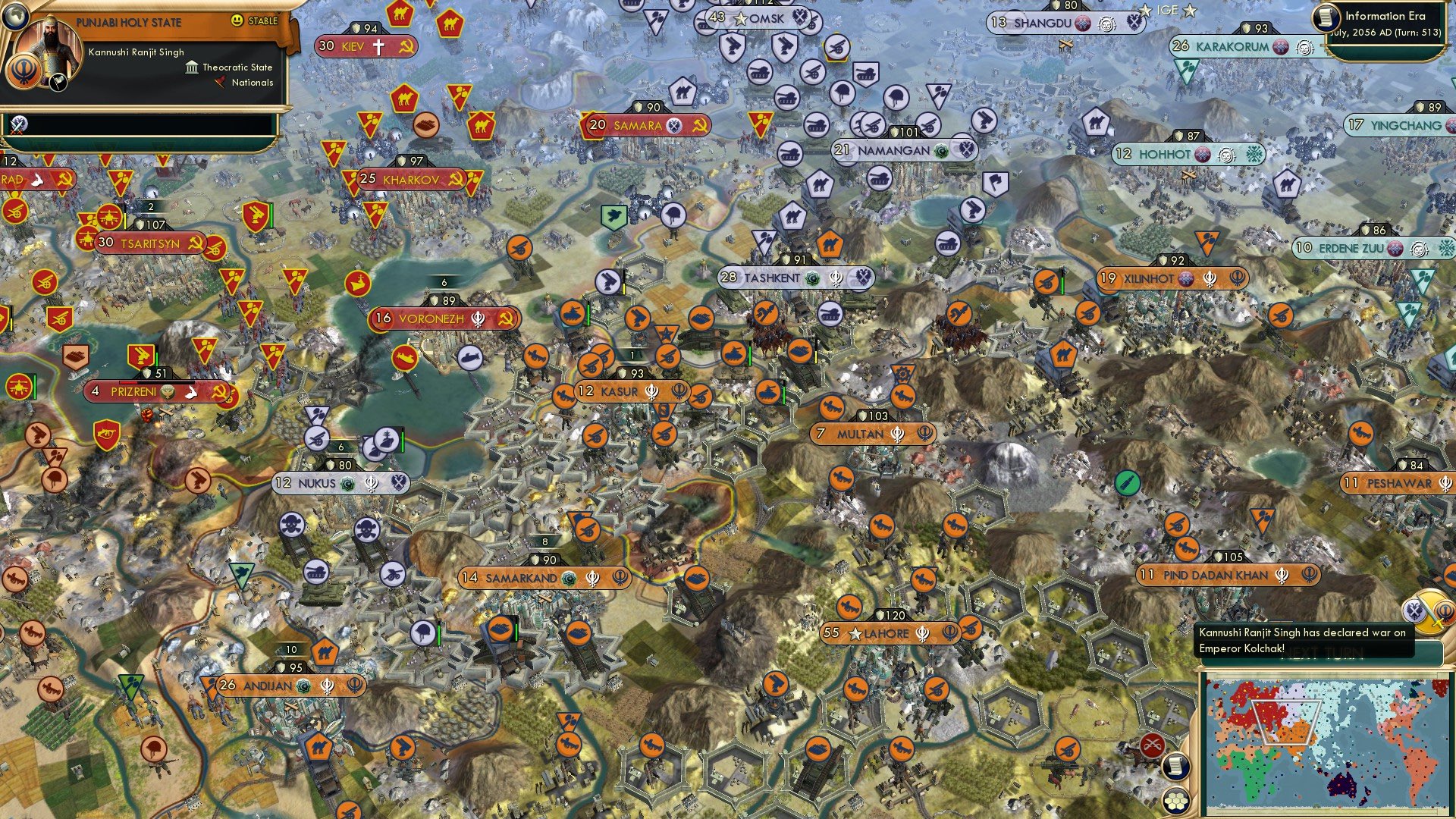Toggle strategic view with the hexagon icon
The height and width of the screenshot is (819, 1456).
[x=1176, y=802]
